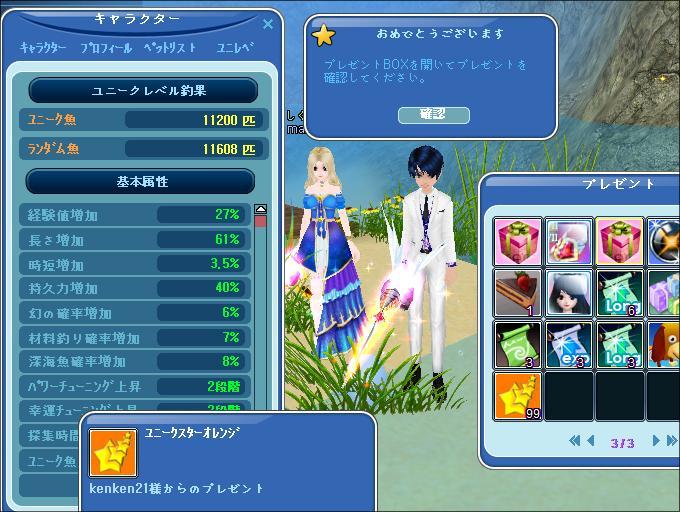Choose the green scroll present with 3
Viewport: 680px width, 512px height.
(x=518, y=345)
